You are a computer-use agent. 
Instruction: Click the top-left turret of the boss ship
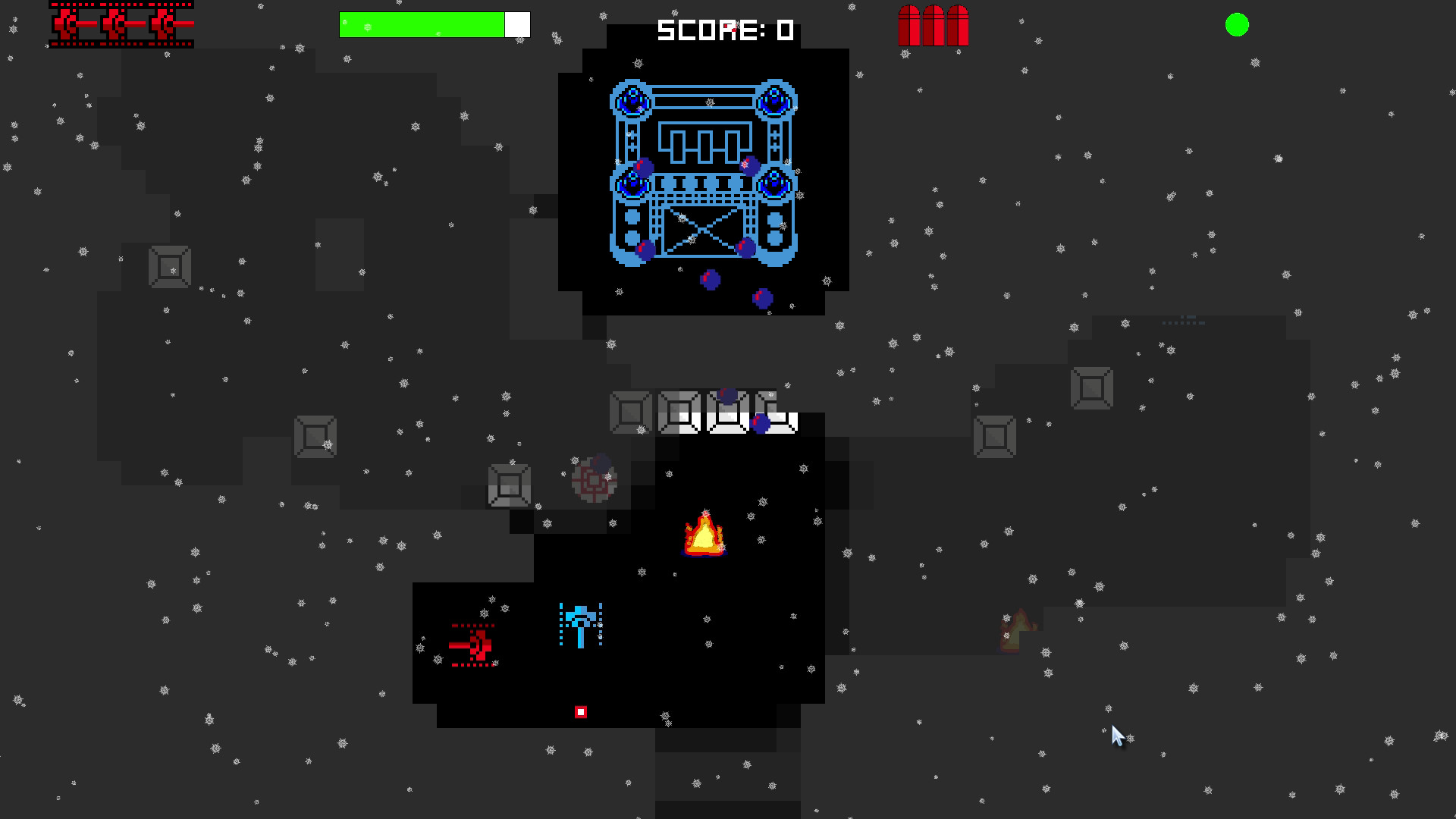(632, 100)
